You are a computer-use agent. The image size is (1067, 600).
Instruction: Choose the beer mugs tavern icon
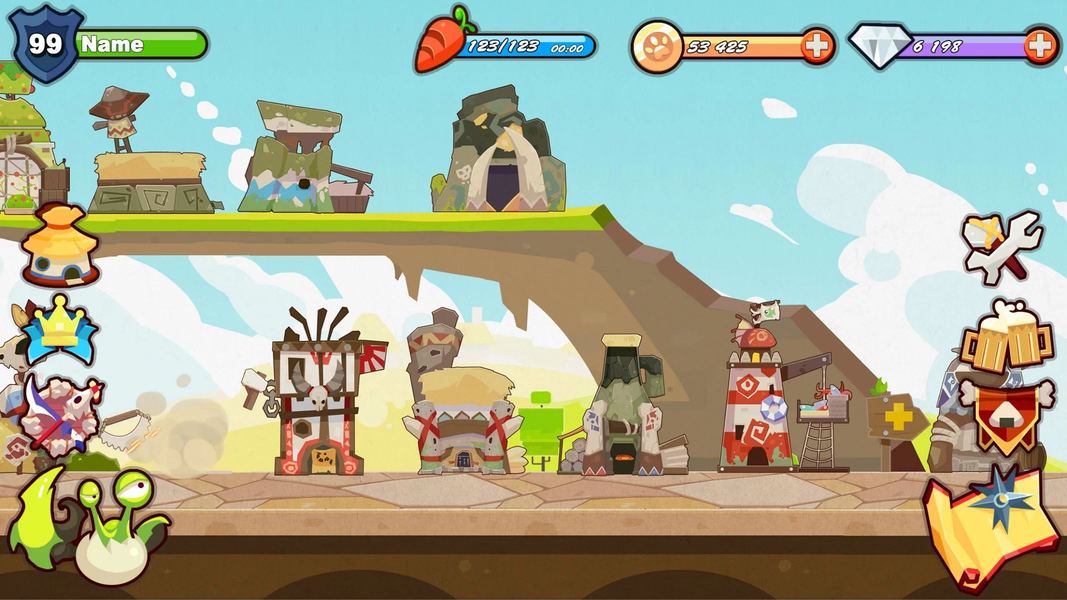[1007, 335]
